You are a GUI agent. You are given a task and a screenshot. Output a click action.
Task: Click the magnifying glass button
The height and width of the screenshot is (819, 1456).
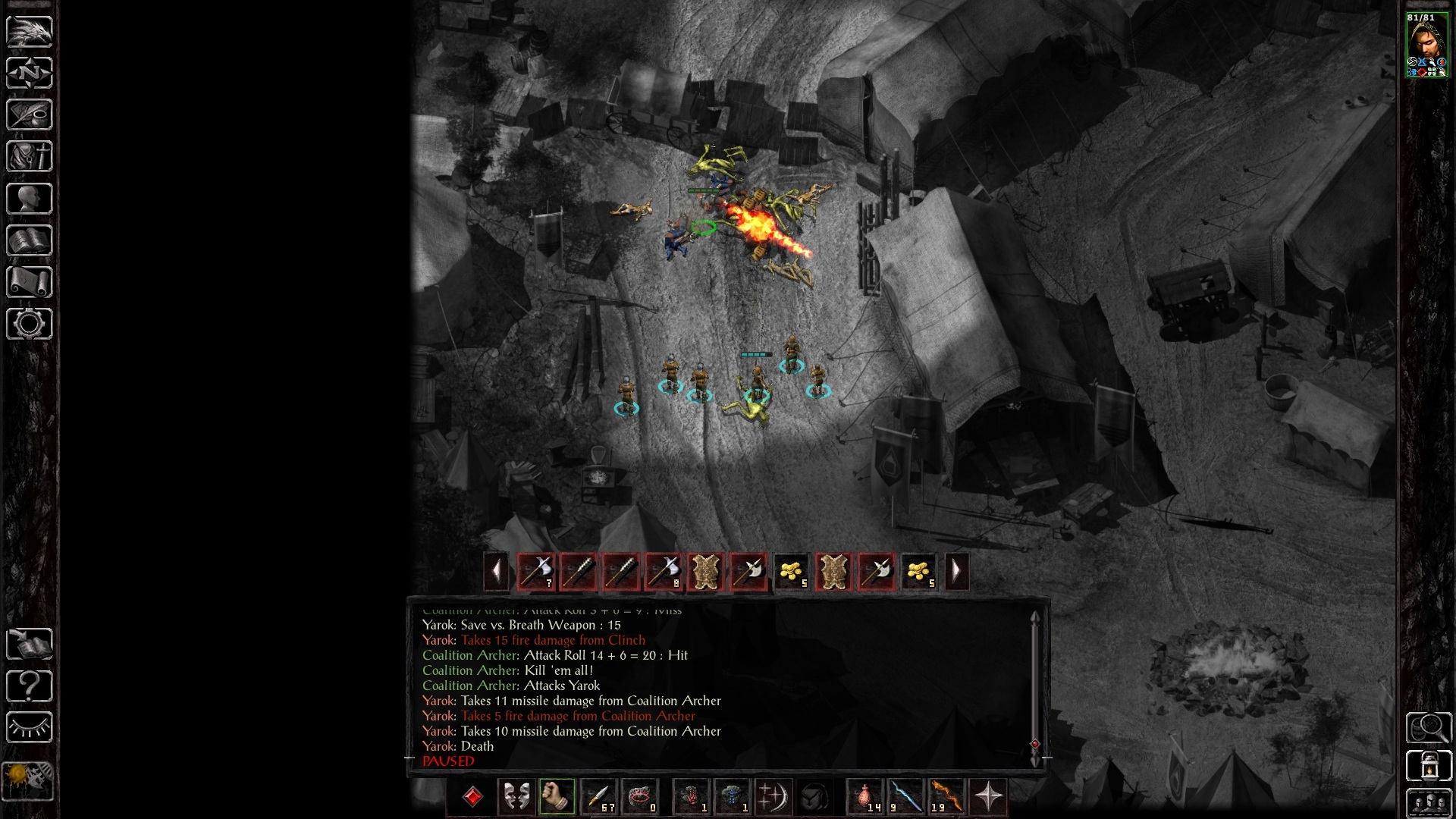click(x=1429, y=727)
